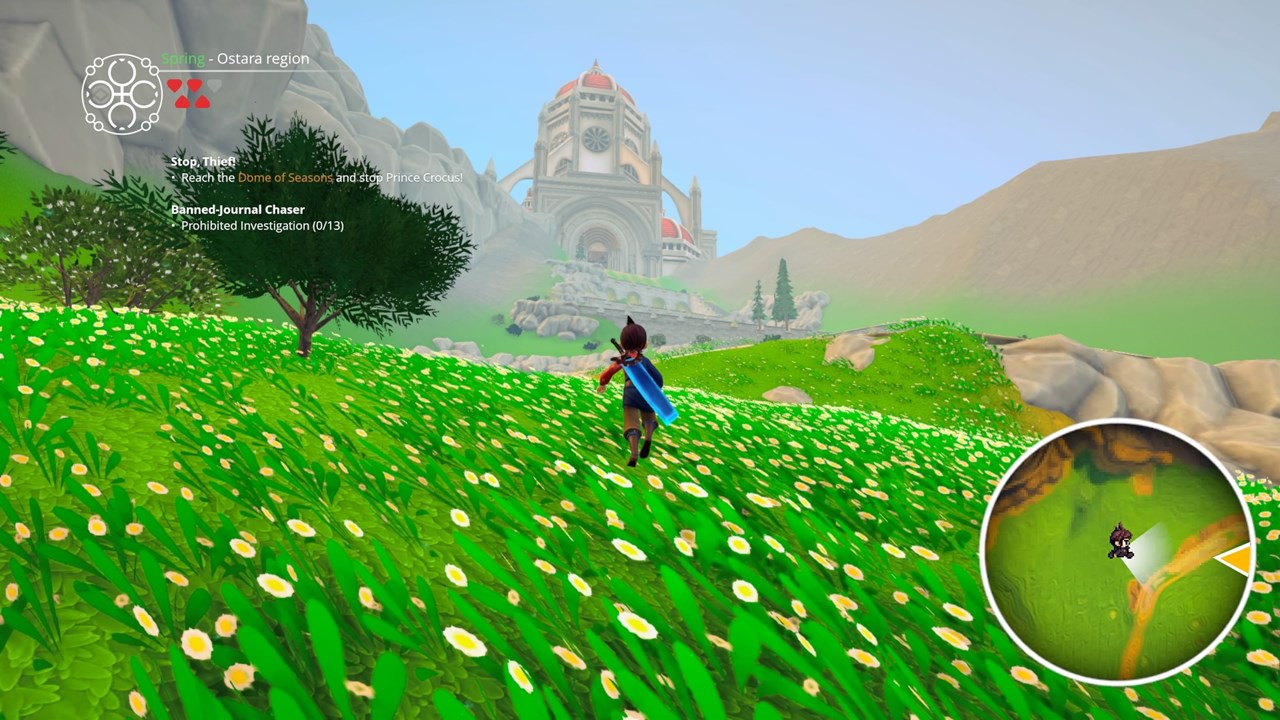This screenshot has width=1280, height=720.
Task: Select the "Banned-Journal Chaser" quest entry
Action: point(237,210)
